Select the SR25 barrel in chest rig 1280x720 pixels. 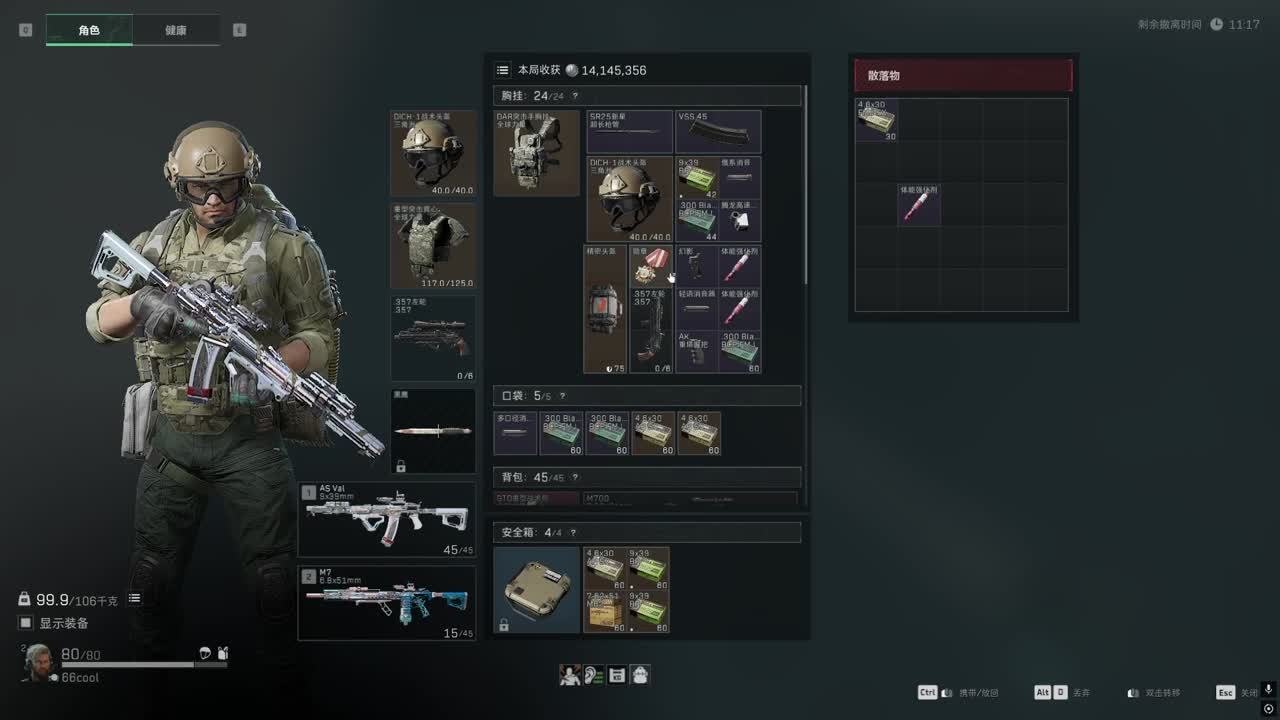pos(629,132)
